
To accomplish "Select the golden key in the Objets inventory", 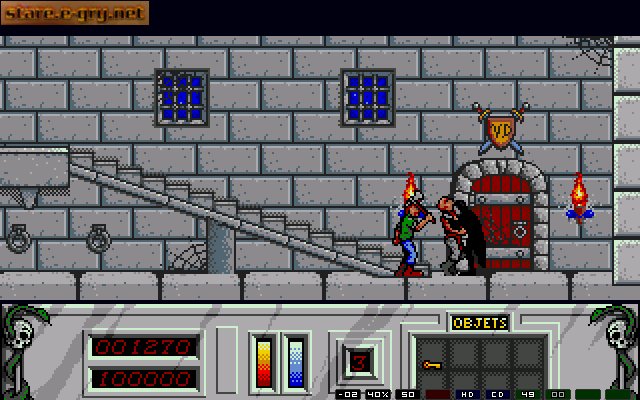I will (x=432, y=366).
